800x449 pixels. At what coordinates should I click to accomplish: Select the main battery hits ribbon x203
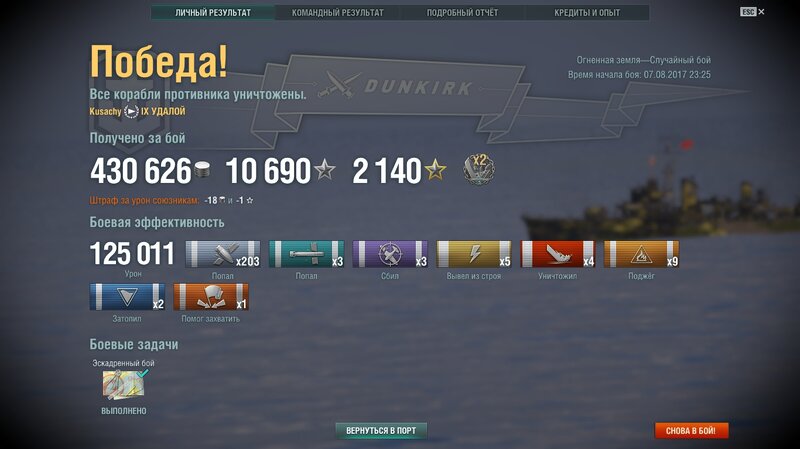tap(222, 254)
